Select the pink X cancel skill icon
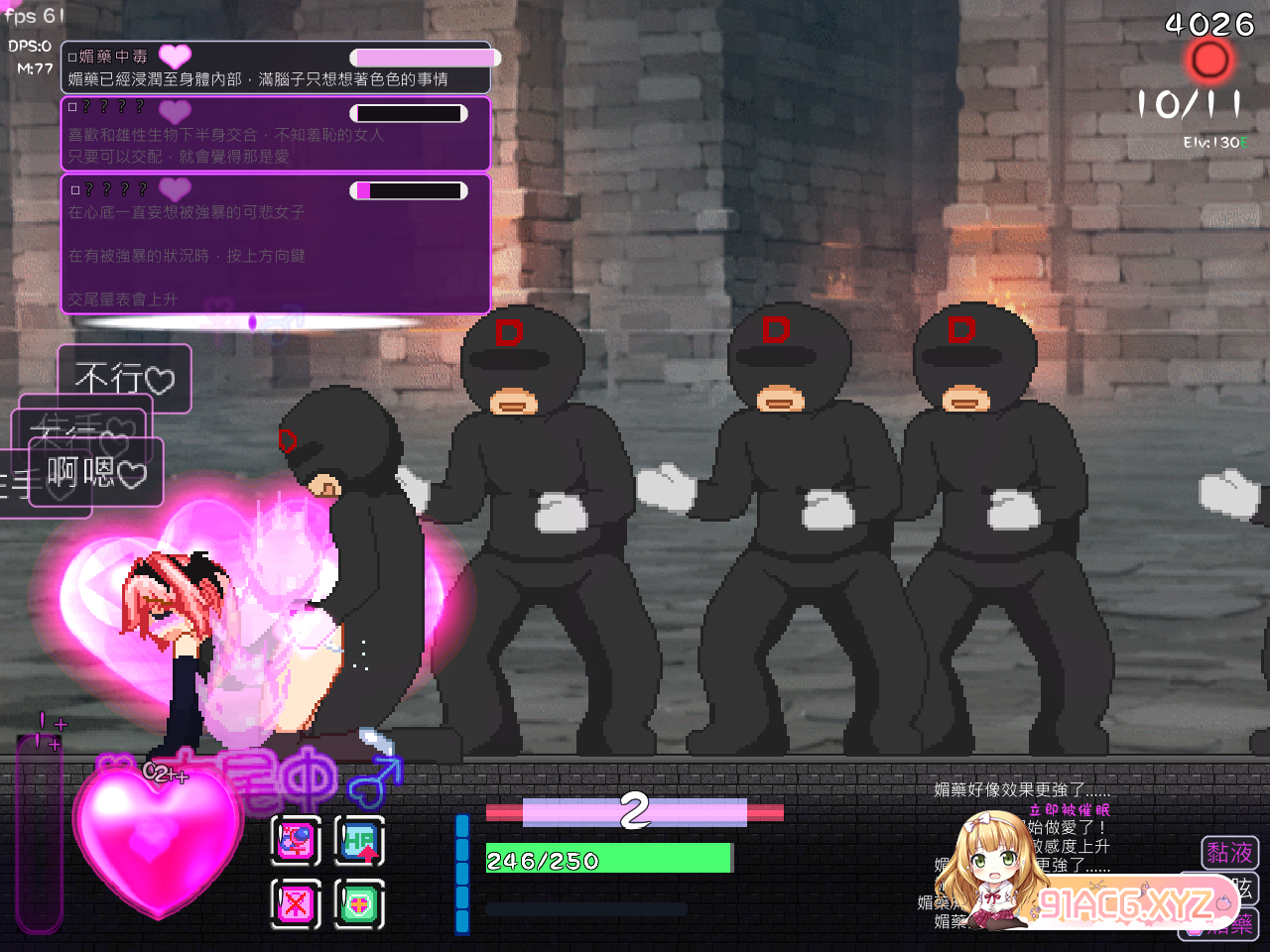The image size is (1270, 952). [295, 902]
